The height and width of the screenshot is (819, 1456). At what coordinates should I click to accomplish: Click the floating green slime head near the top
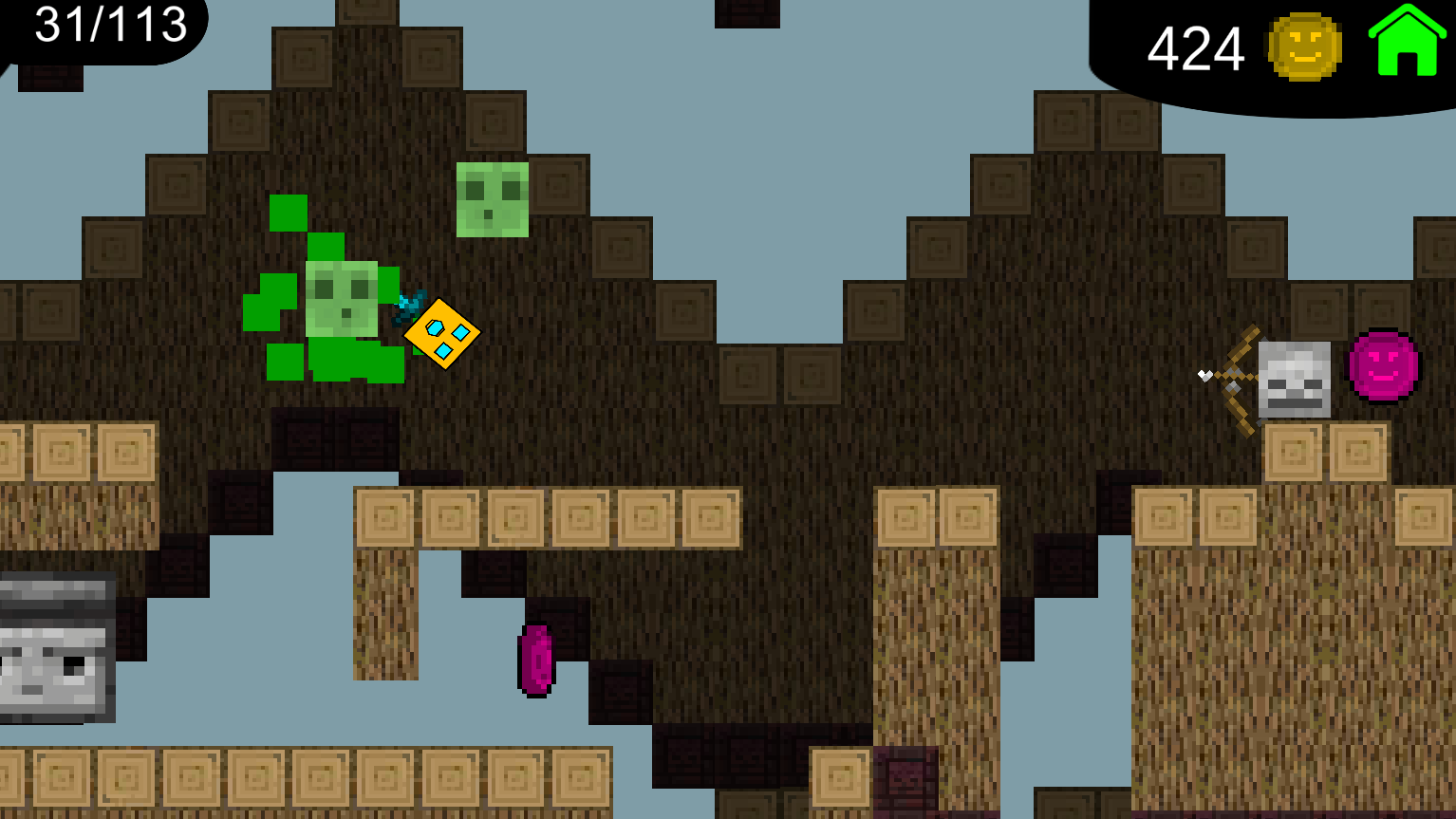pyautogui.click(x=490, y=199)
